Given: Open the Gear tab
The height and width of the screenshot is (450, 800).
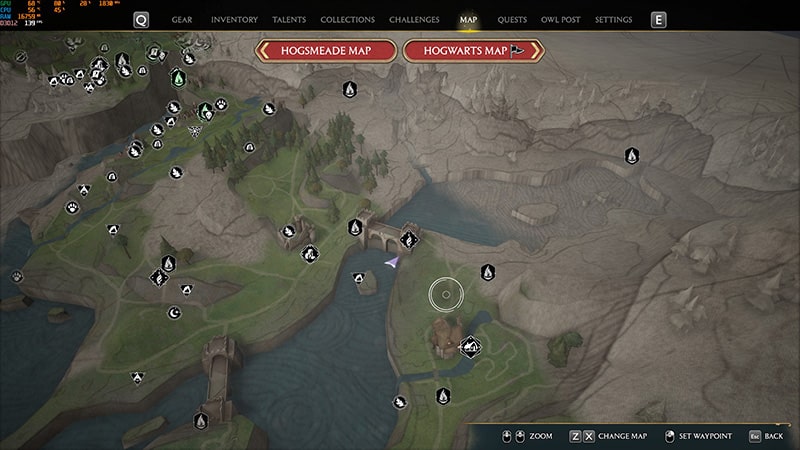Looking at the screenshot, I should [182, 19].
